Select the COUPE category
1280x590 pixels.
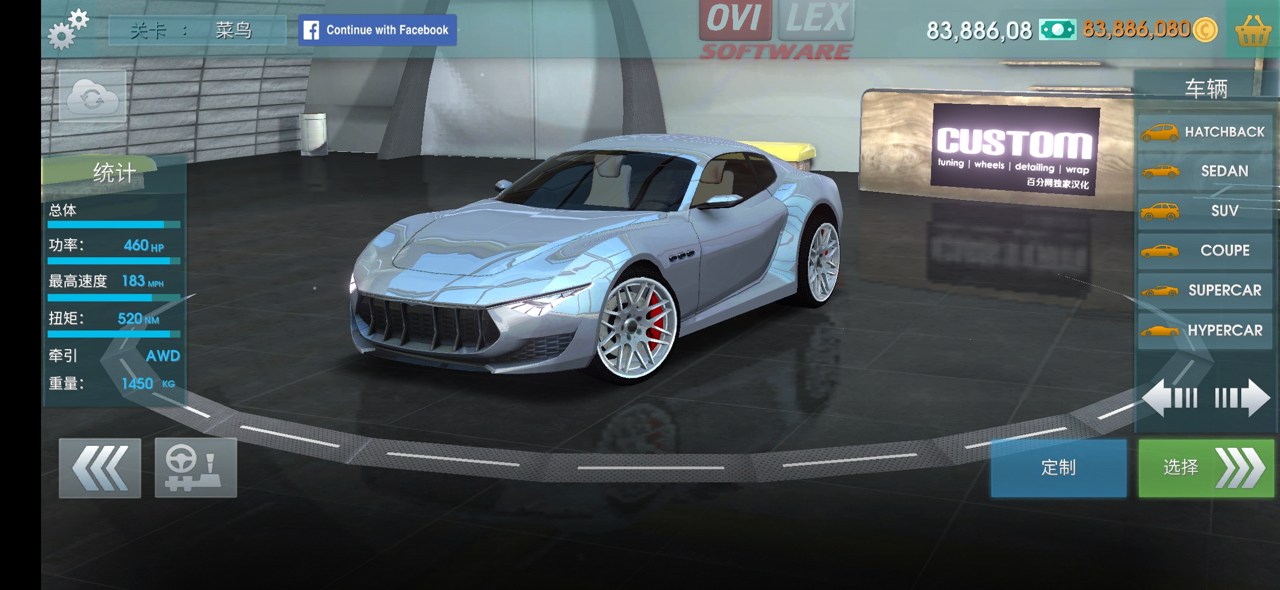pos(1205,251)
